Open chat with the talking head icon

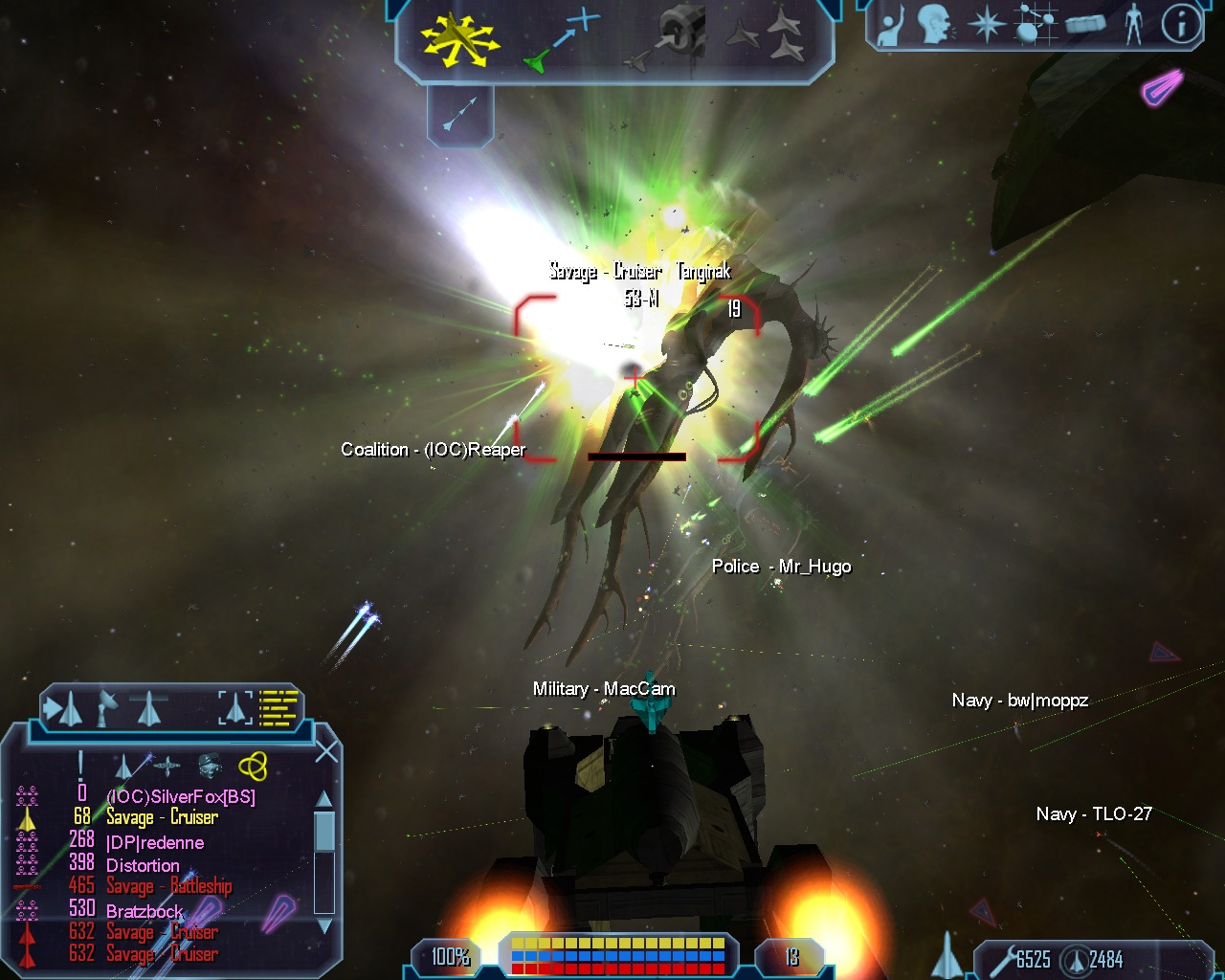point(935,25)
